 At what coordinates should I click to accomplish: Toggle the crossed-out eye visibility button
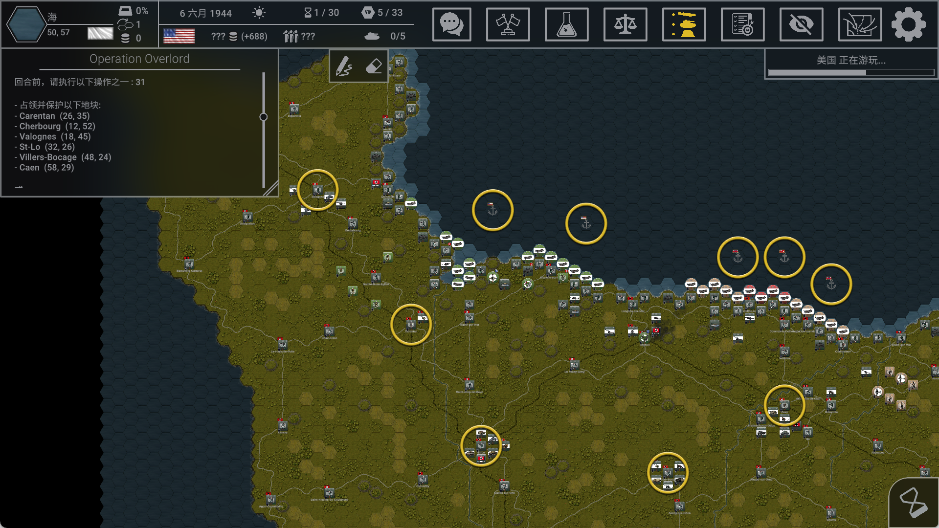click(x=801, y=24)
